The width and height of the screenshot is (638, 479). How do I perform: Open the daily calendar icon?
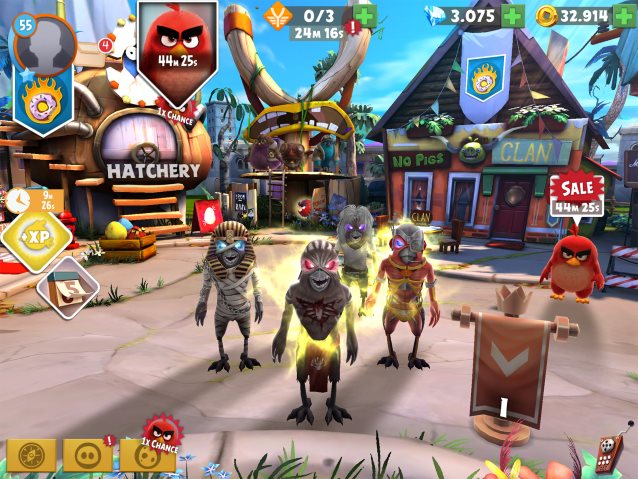pyautogui.click(x=67, y=287)
